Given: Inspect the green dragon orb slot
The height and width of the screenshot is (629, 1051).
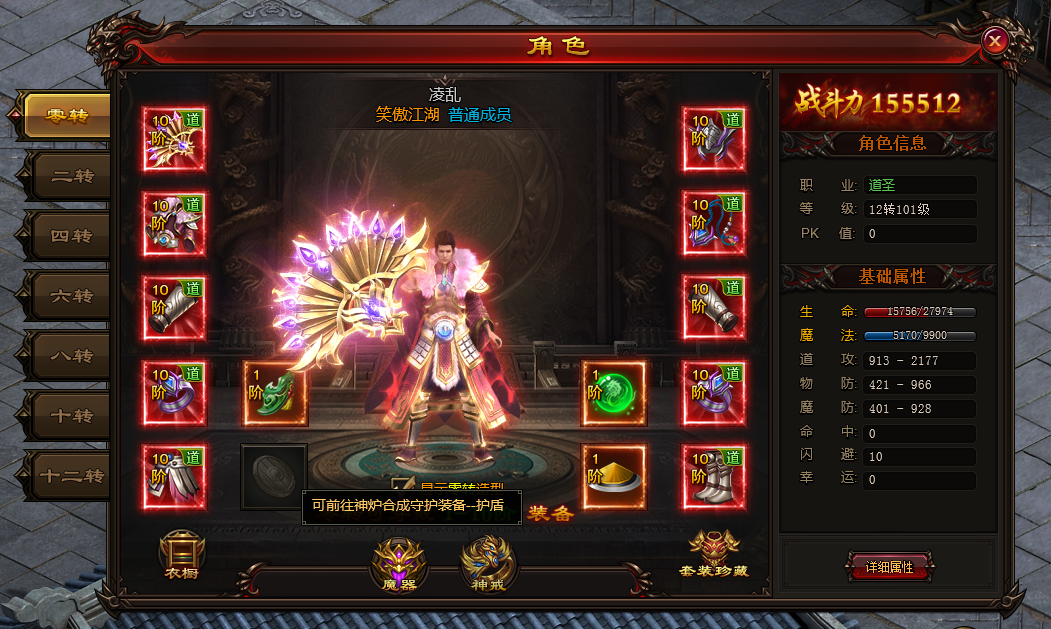Looking at the screenshot, I should pyautogui.click(x=613, y=393).
